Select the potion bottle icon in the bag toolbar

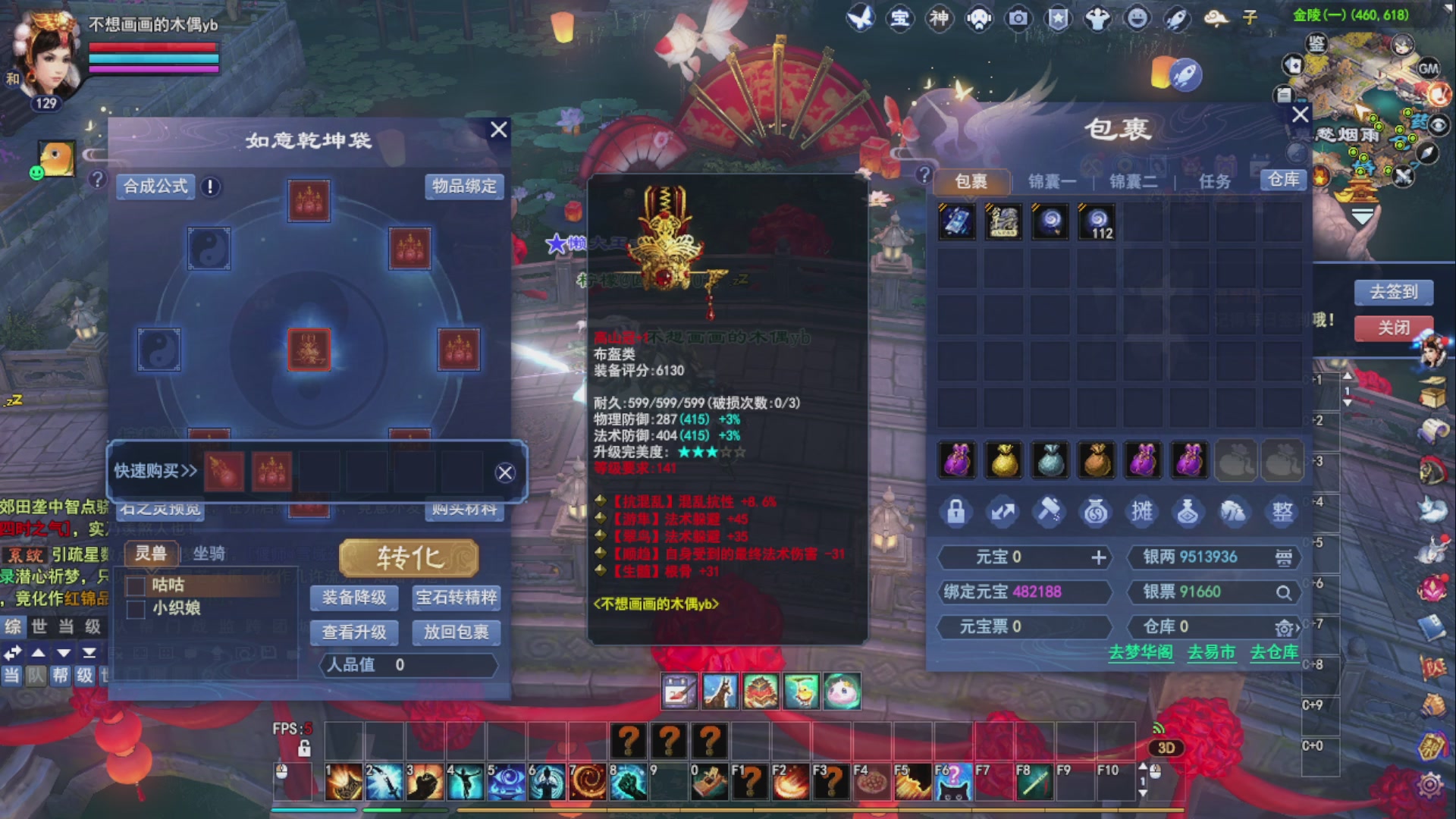(1188, 511)
